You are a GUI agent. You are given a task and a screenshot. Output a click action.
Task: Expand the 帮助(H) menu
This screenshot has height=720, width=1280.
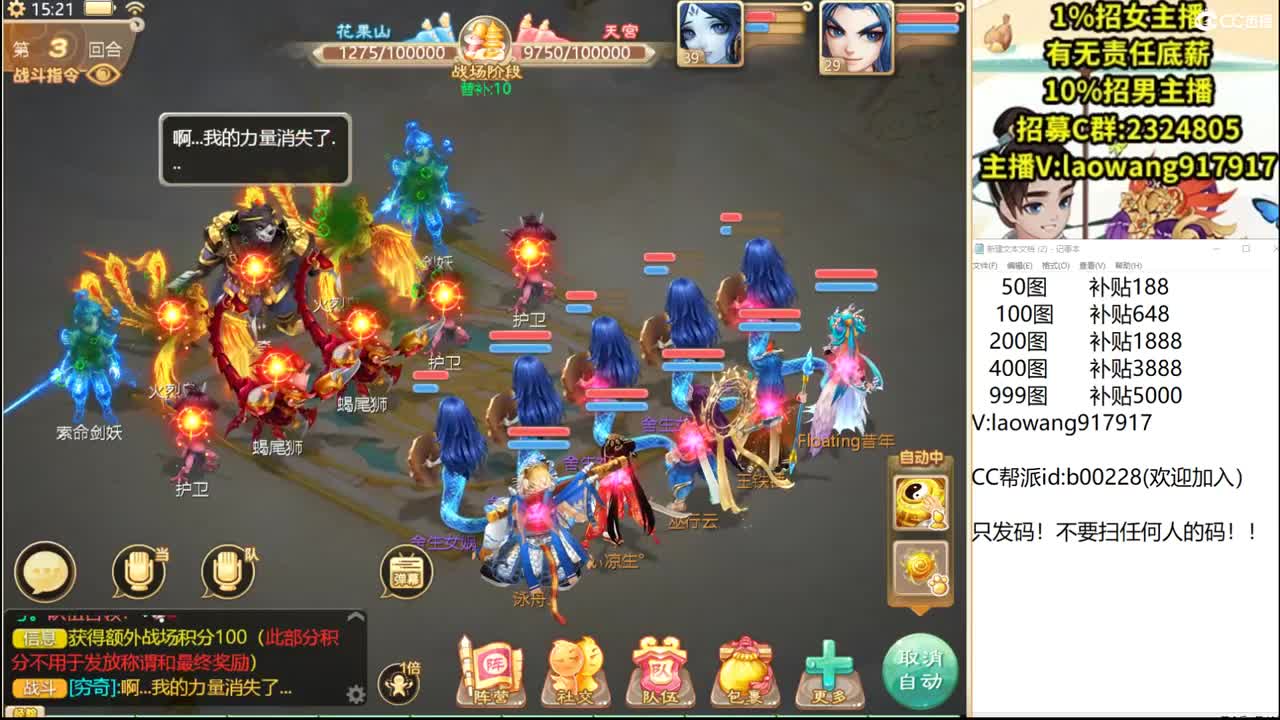pyautogui.click(x=1128, y=265)
